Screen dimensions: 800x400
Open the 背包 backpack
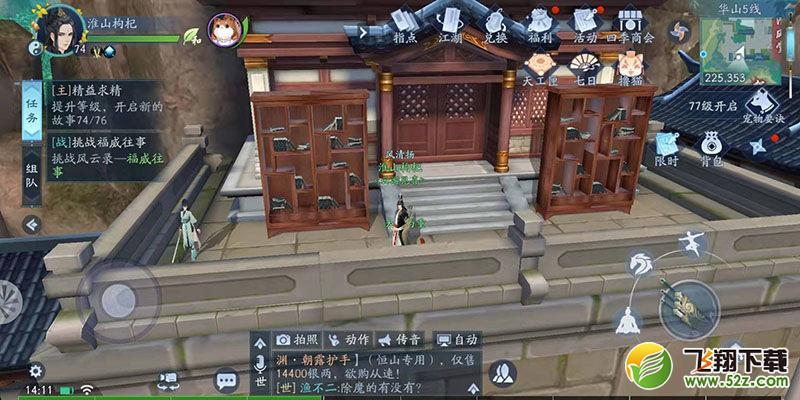tap(711, 149)
